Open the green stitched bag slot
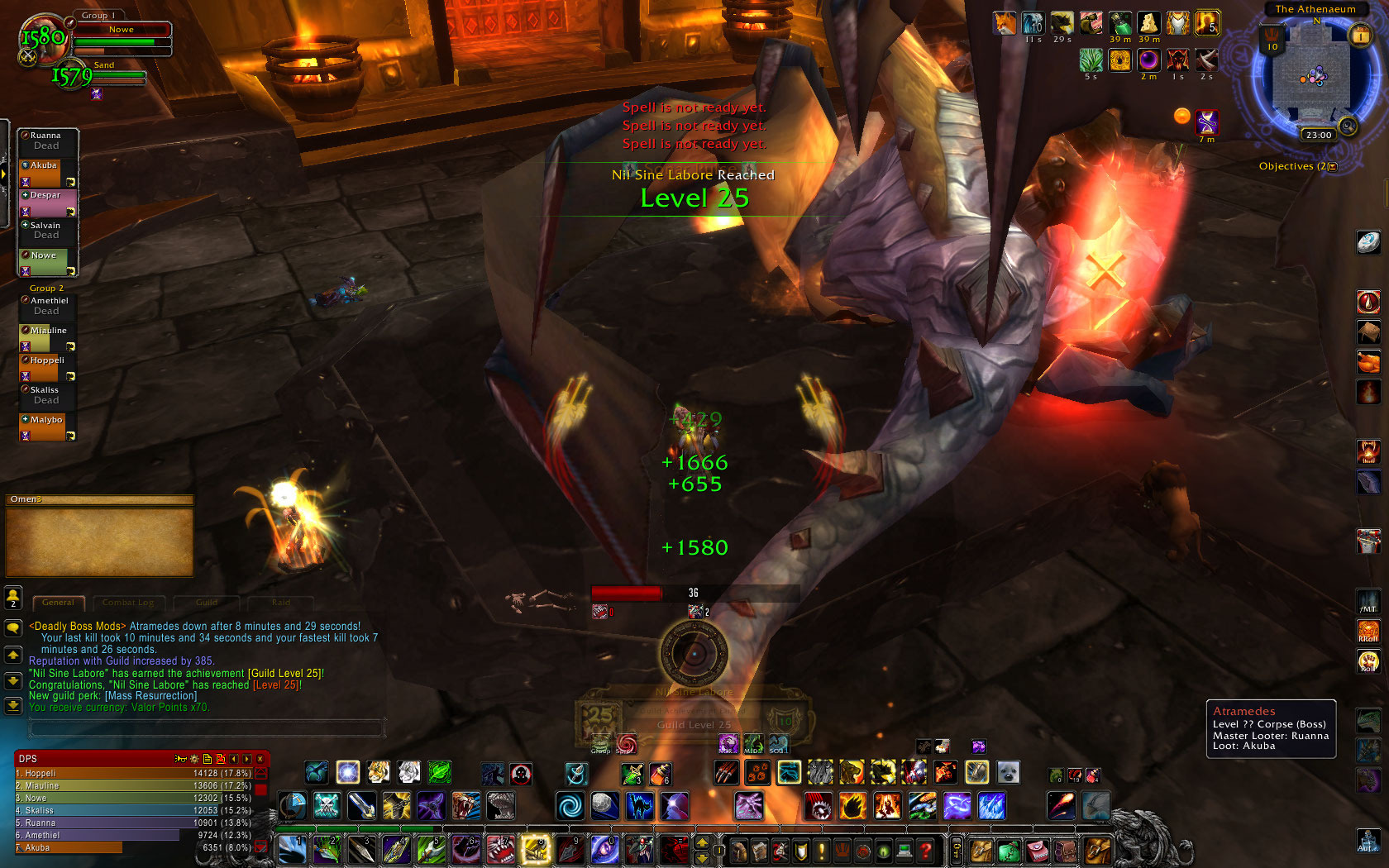 pyautogui.click(x=1009, y=849)
